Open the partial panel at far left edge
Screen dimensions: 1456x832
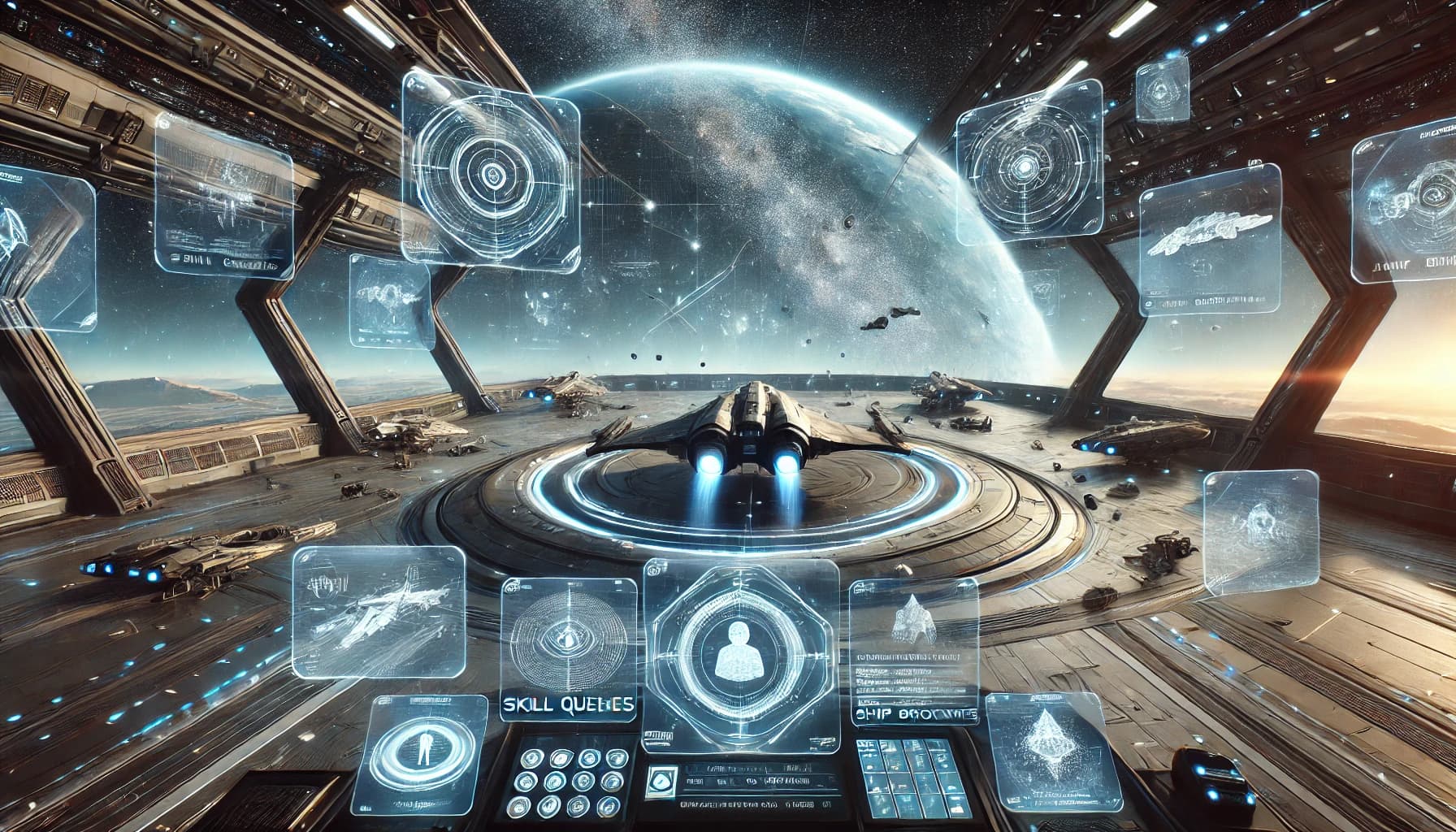[x=45, y=244]
